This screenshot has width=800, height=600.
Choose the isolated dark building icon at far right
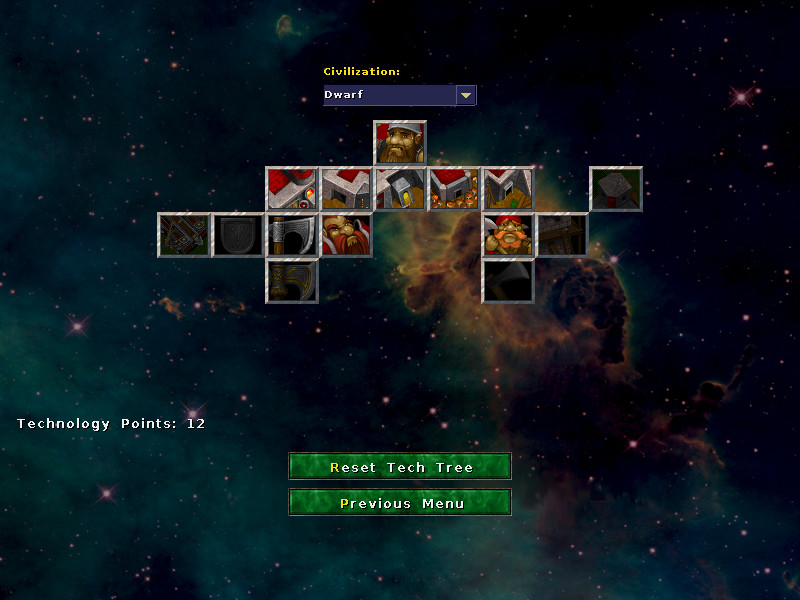pyautogui.click(x=616, y=189)
